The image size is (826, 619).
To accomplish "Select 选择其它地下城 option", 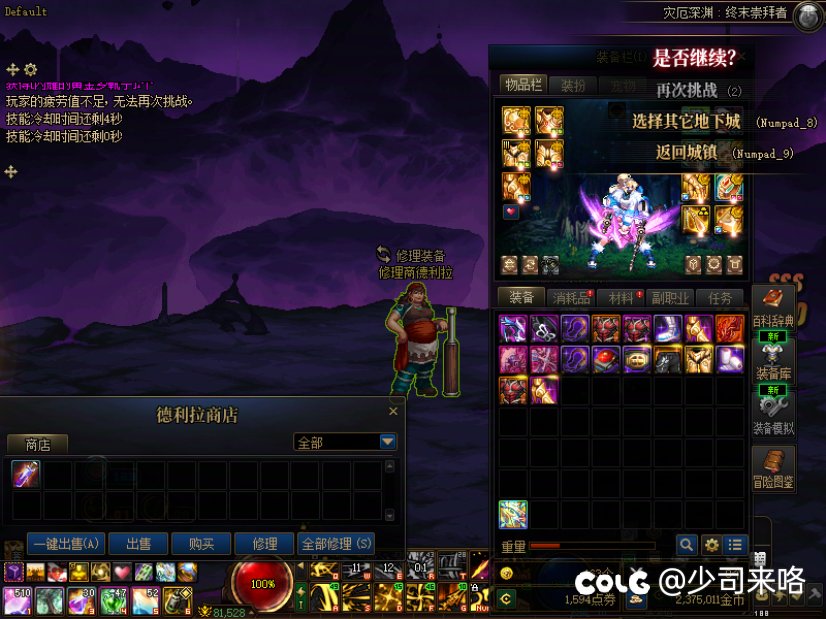I will point(687,122).
